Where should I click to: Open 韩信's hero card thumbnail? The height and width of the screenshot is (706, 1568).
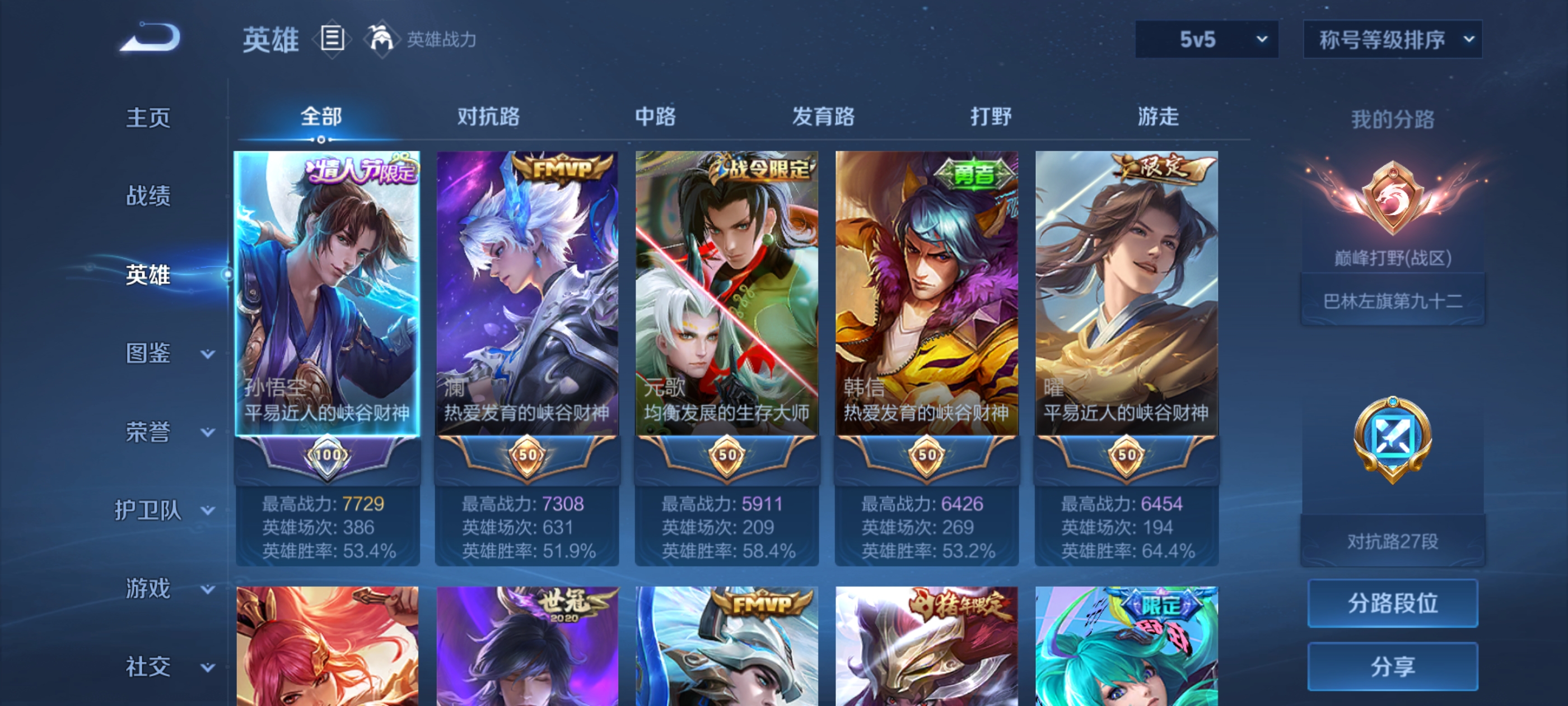pyautogui.click(x=926, y=292)
